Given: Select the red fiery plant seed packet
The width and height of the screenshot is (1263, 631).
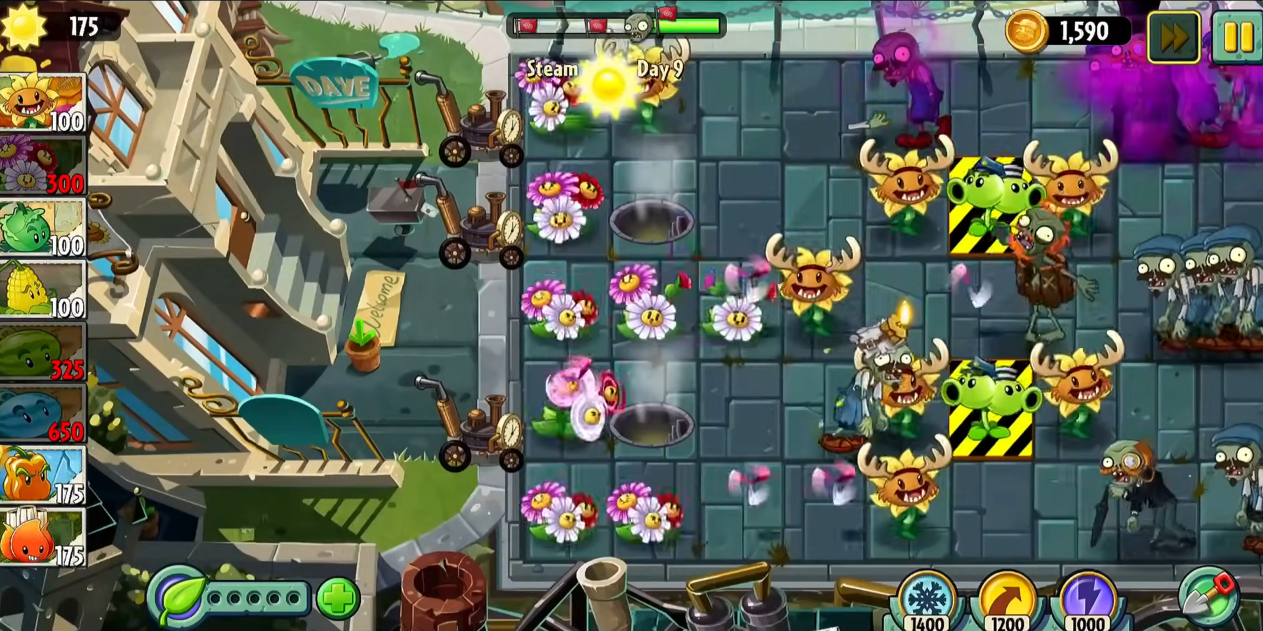Looking at the screenshot, I should point(42,537).
